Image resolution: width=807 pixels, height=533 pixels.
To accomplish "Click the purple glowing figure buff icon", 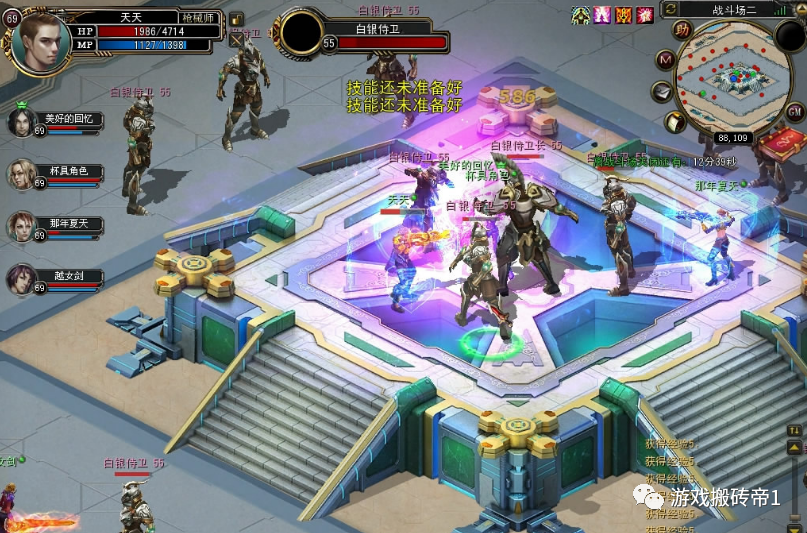I will pos(602,15).
